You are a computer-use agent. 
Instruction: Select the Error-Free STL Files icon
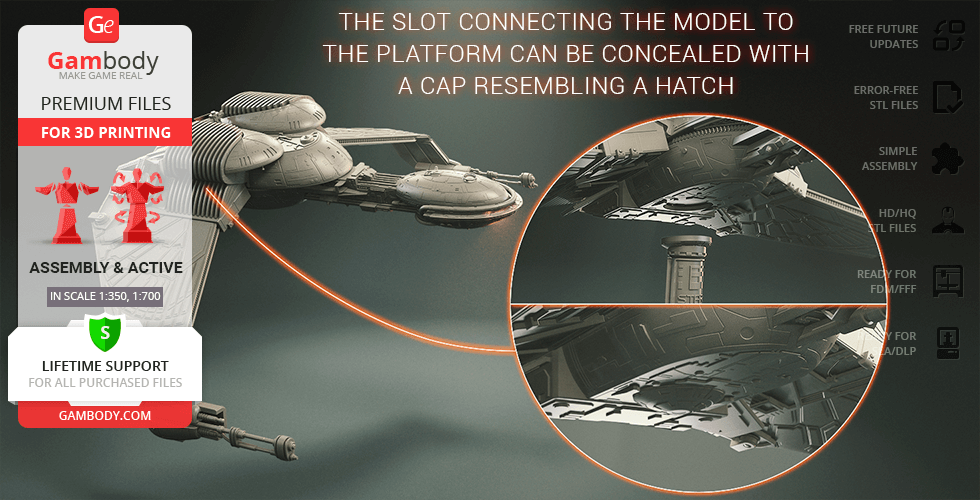pyautogui.click(x=946, y=97)
